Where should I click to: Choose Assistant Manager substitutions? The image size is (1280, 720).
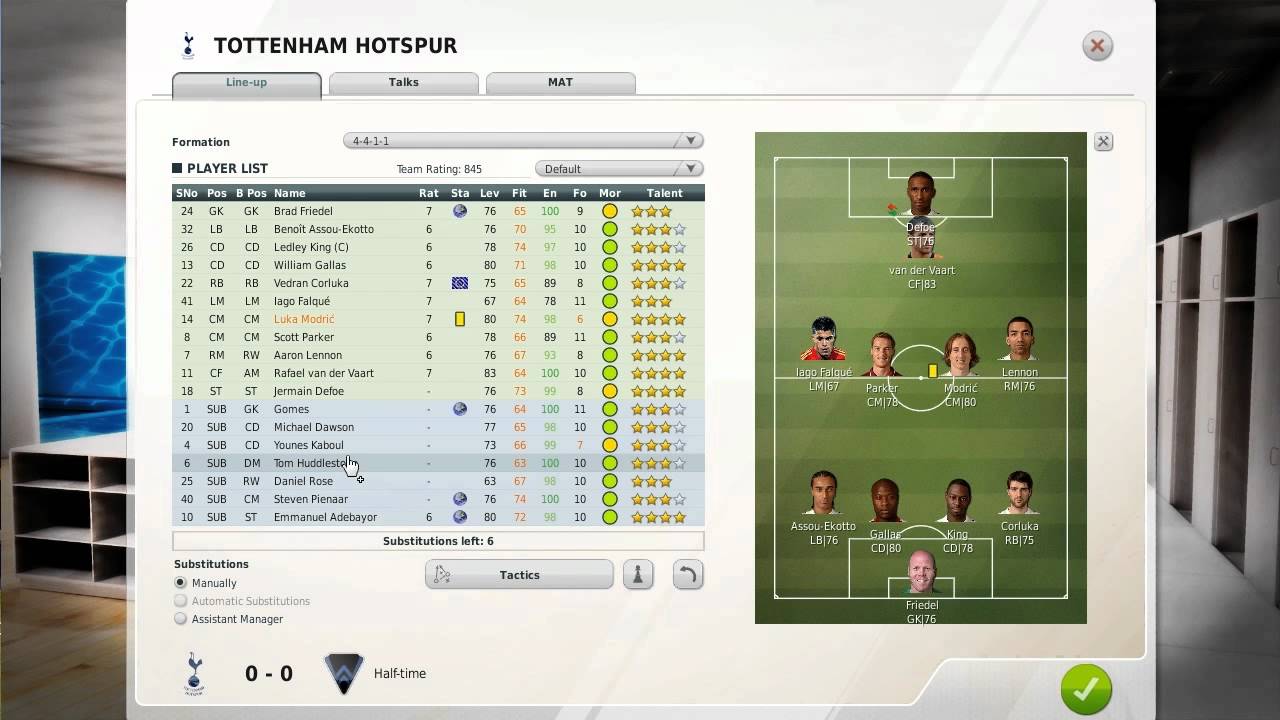click(x=181, y=619)
